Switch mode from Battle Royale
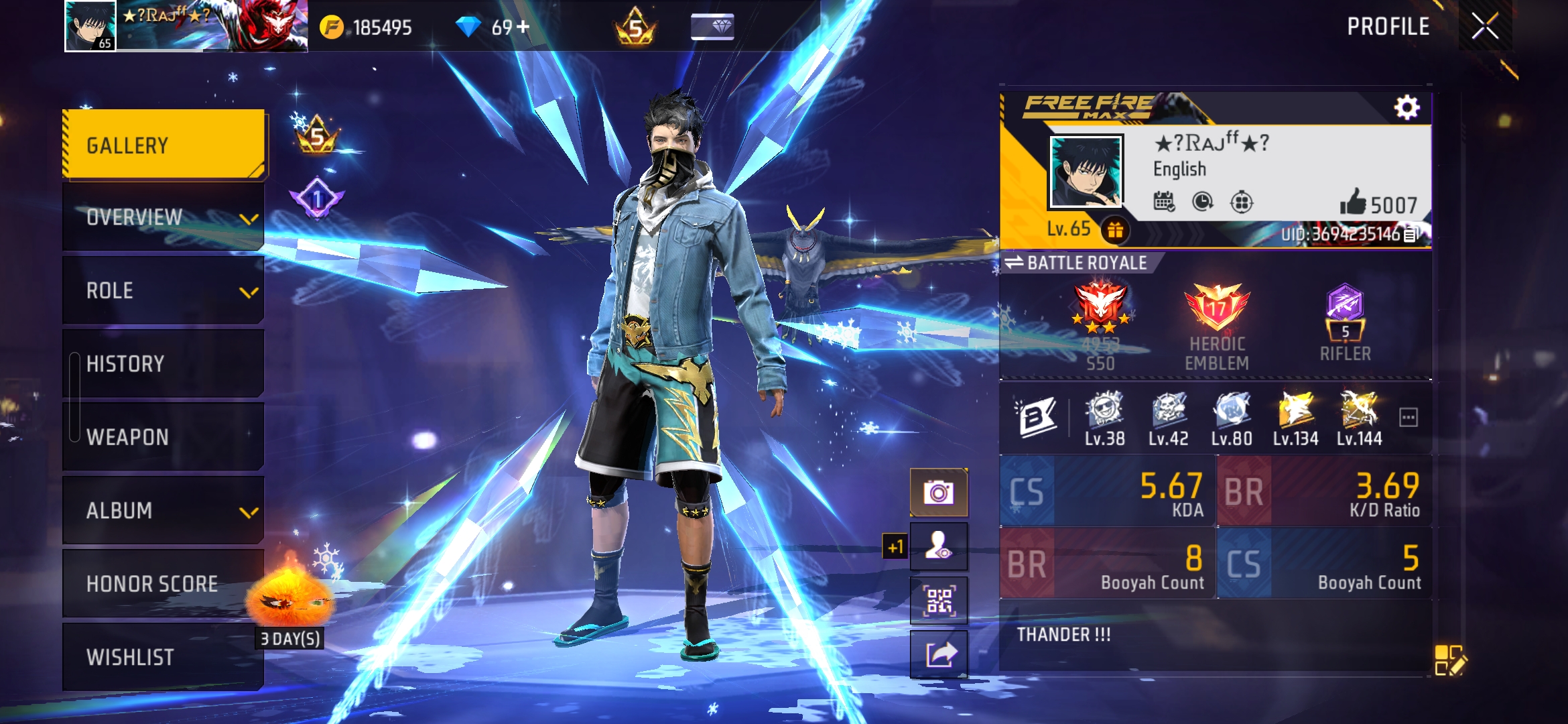Image resolution: width=1568 pixels, height=724 pixels. click(x=1014, y=263)
